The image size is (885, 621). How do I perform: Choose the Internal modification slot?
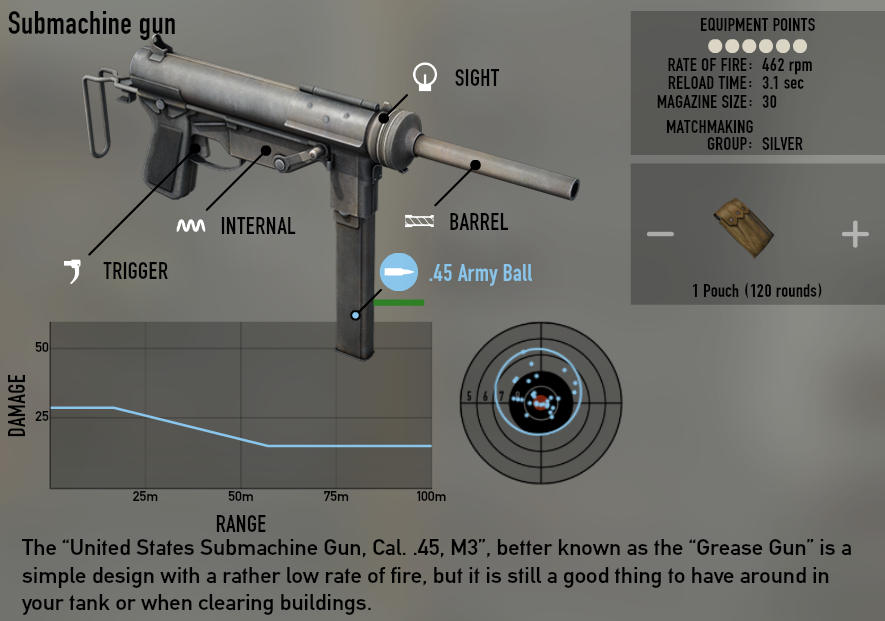coord(191,226)
